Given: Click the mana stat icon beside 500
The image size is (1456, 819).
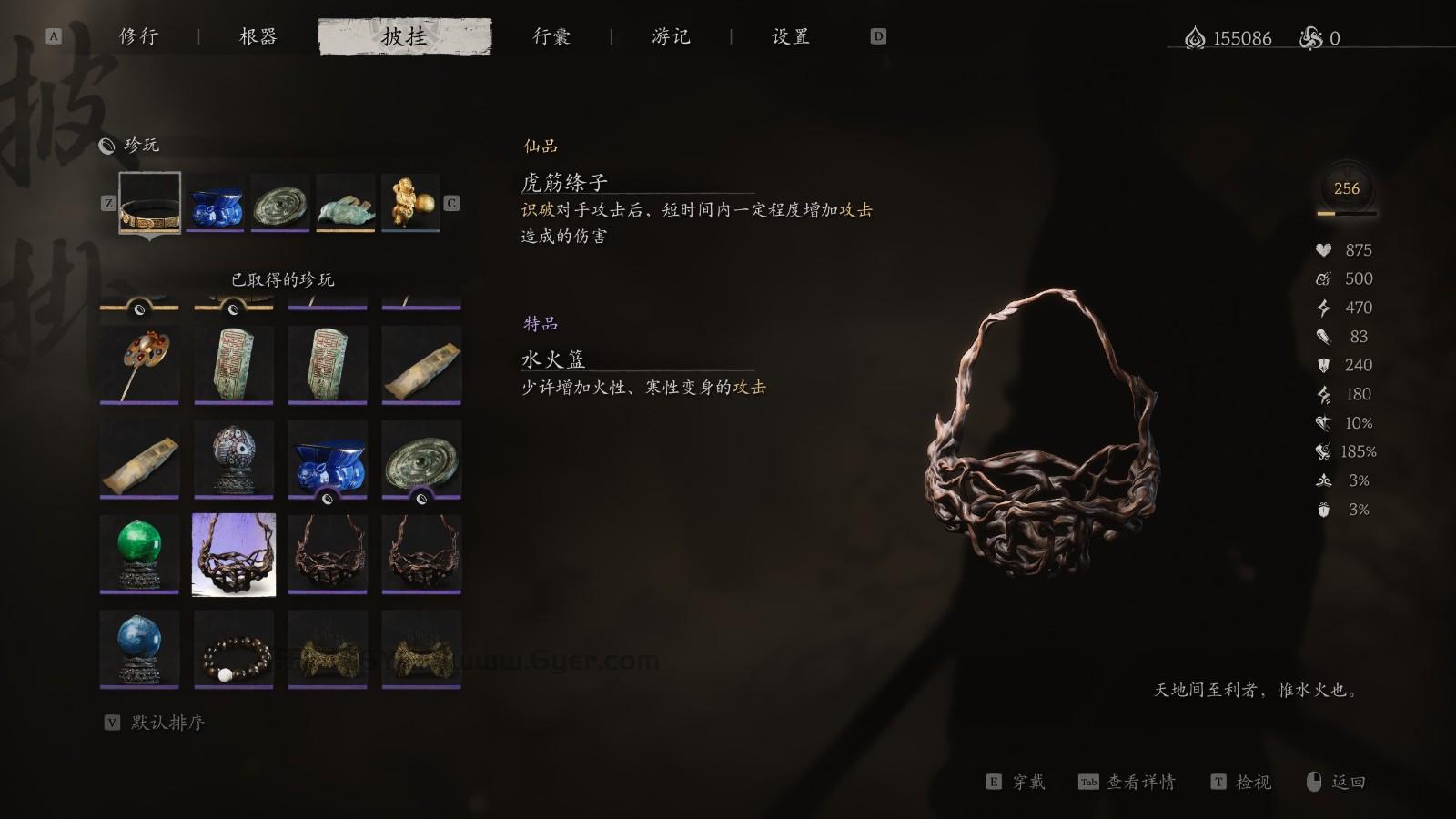Looking at the screenshot, I should 1324,278.
